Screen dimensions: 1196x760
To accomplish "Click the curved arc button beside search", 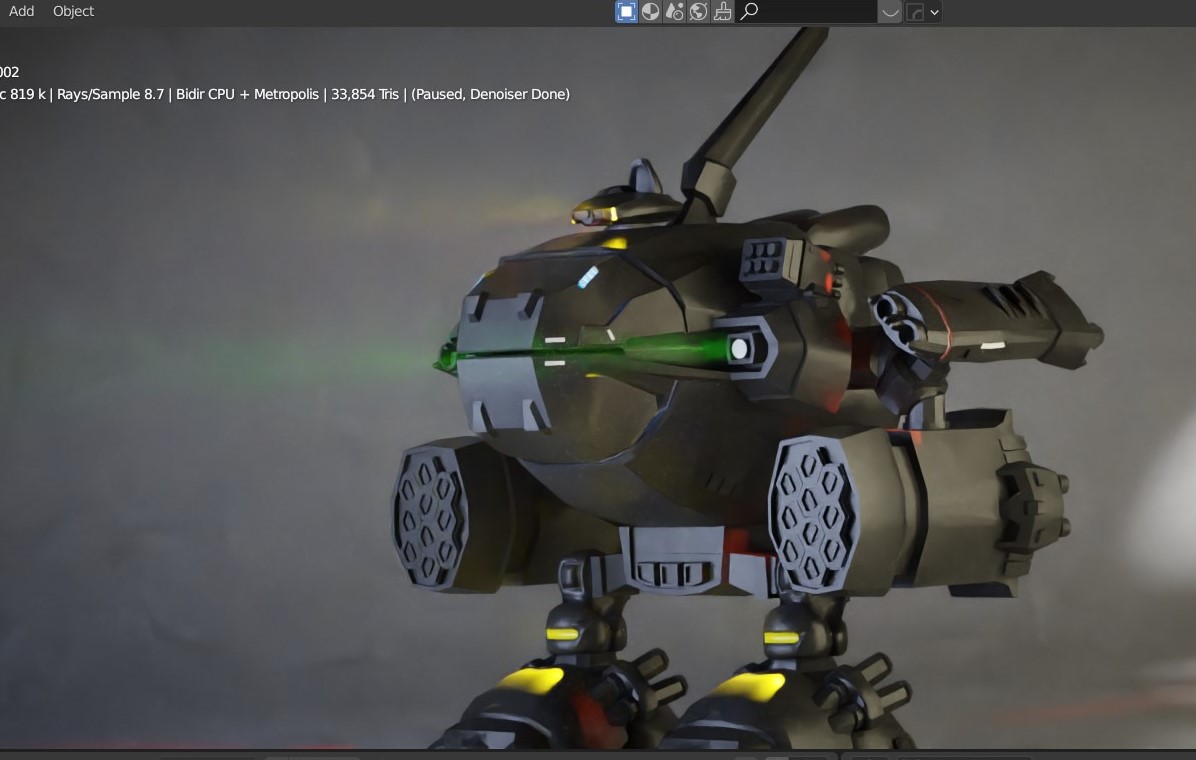I will [889, 12].
